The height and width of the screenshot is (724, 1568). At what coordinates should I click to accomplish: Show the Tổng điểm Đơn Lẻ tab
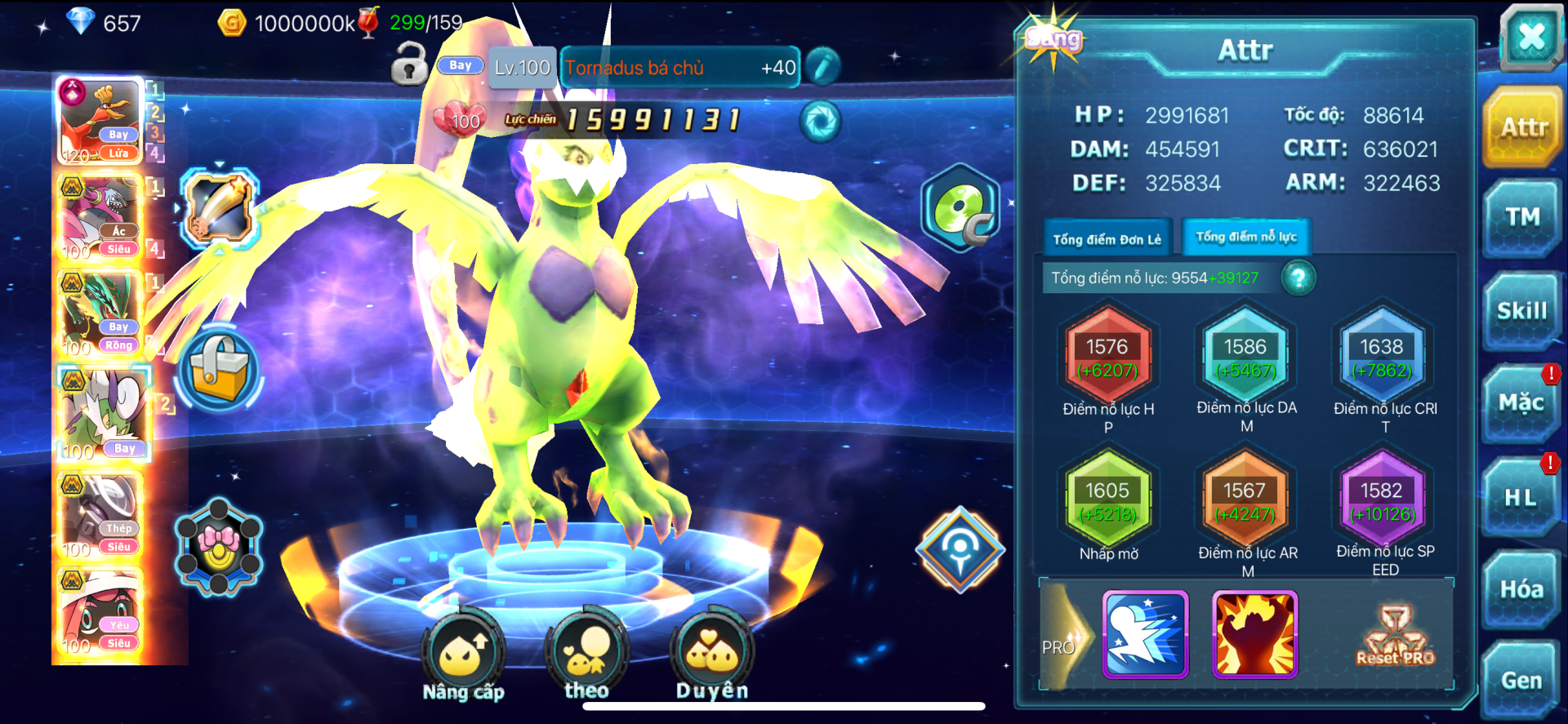pos(1107,239)
